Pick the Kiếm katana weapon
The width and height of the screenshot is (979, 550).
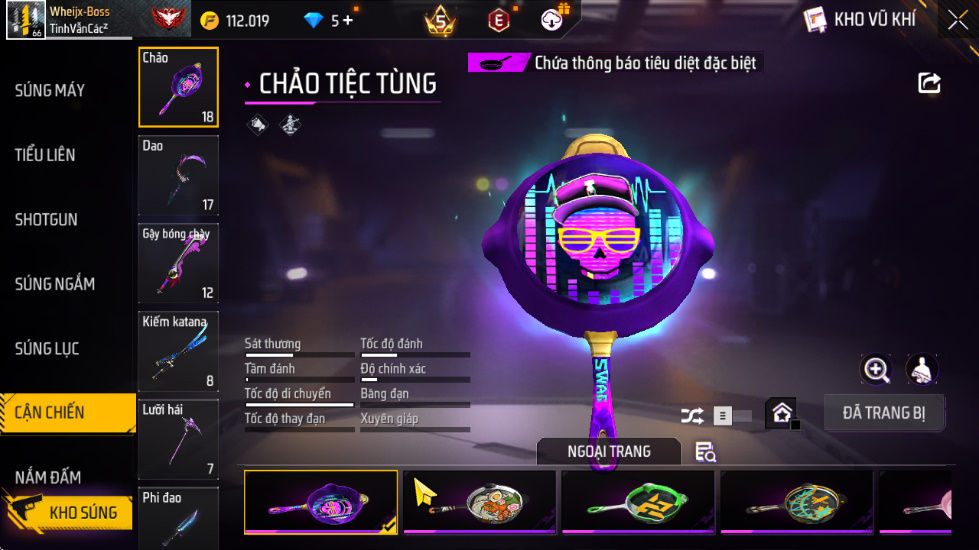178,352
